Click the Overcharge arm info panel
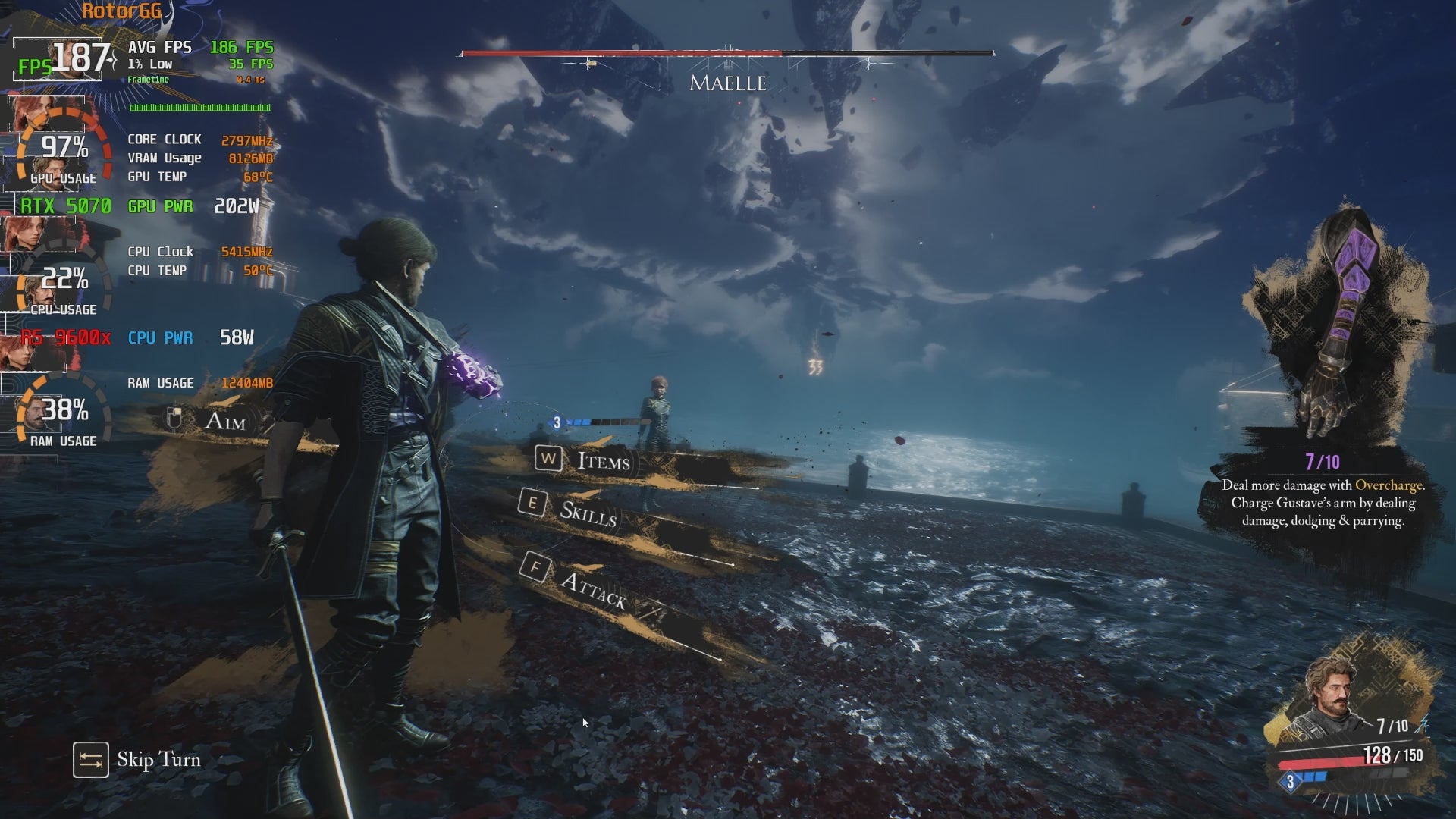This screenshot has height=819, width=1456. [1323, 493]
